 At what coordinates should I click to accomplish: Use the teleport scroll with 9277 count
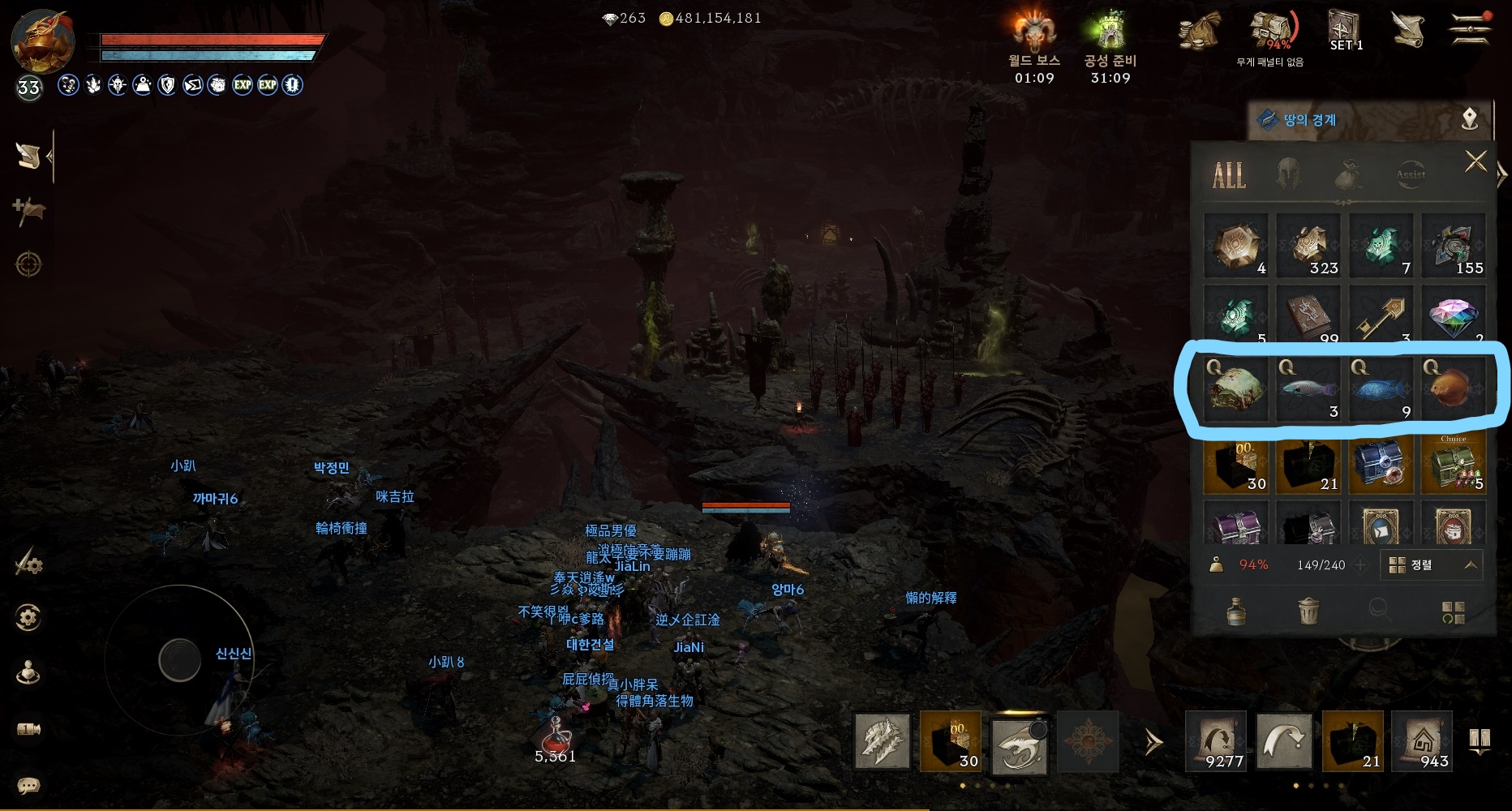1215,740
